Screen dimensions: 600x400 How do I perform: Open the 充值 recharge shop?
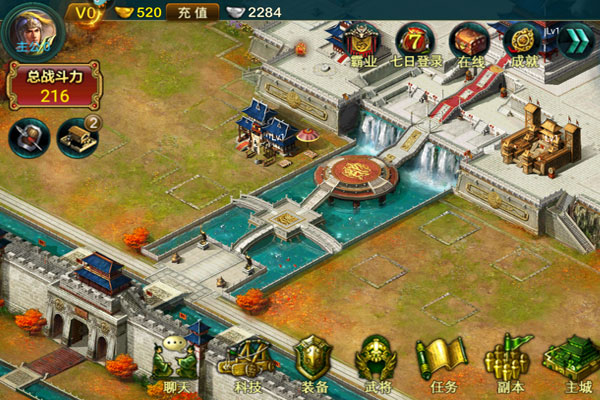(193, 12)
